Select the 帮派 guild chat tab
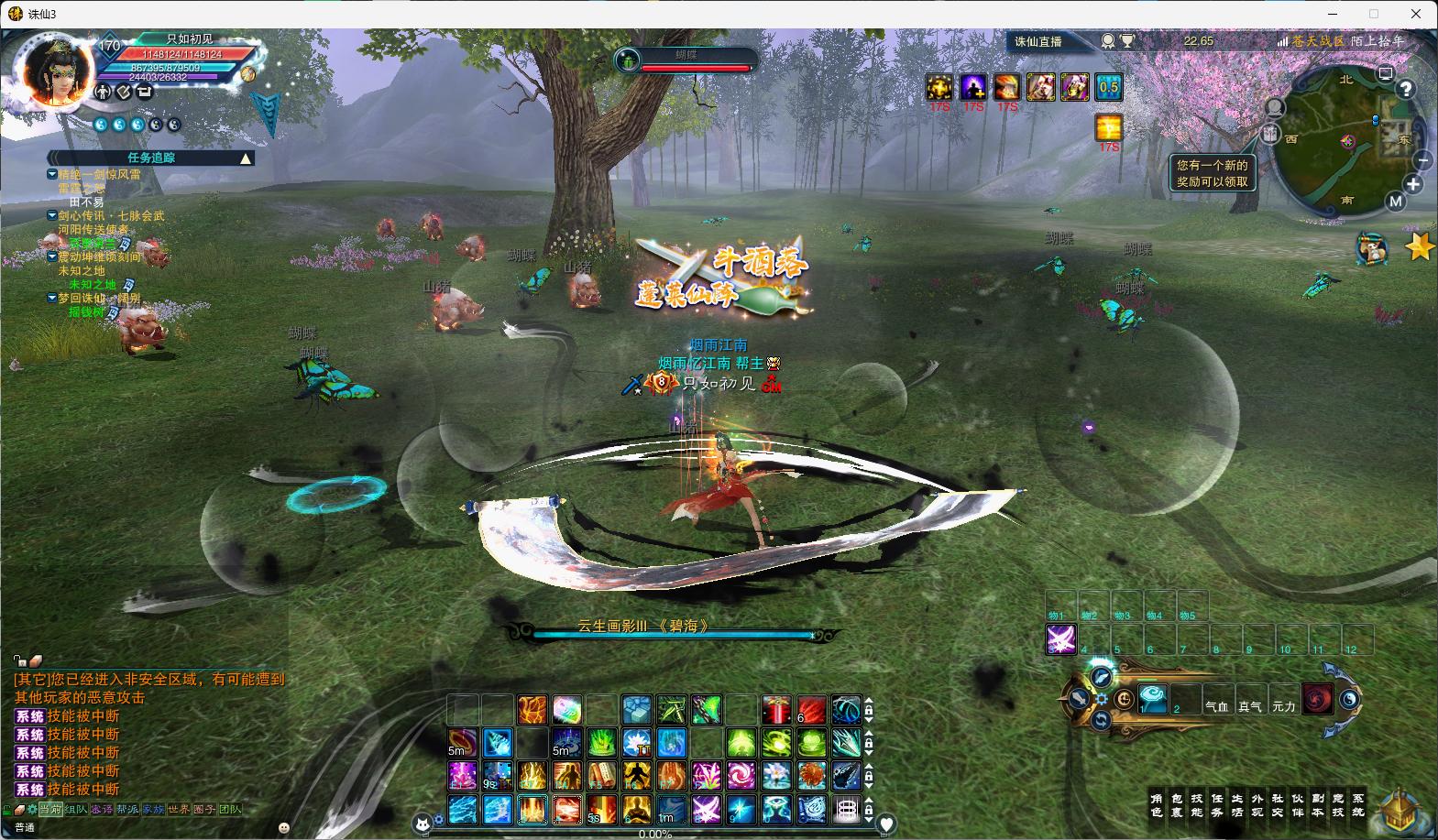The image size is (1438, 840). coord(127,810)
